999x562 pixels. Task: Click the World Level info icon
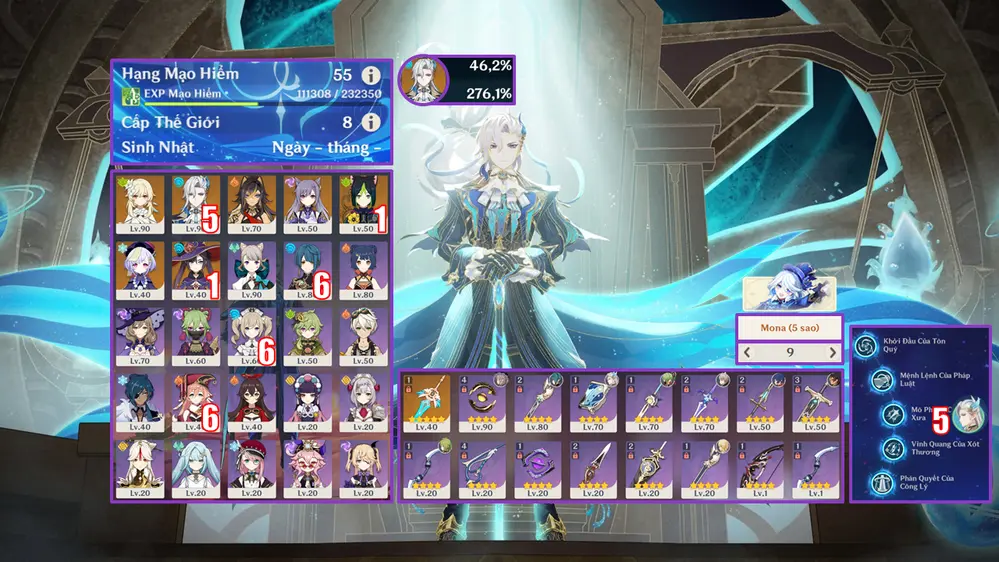tap(371, 122)
